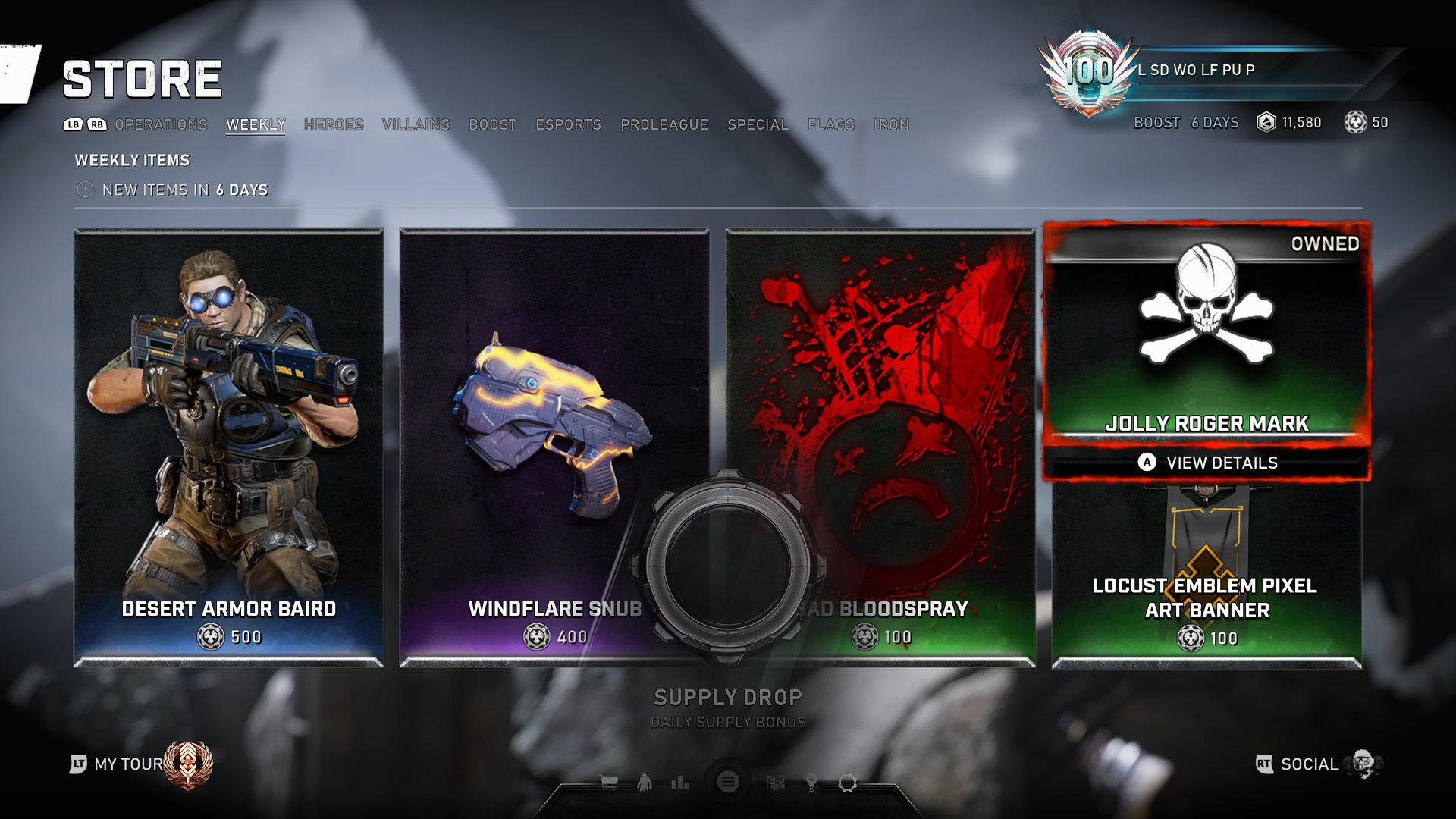This screenshot has width=1456, height=819.
Task: Select the Iron store tab
Action: pyautogui.click(x=891, y=124)
